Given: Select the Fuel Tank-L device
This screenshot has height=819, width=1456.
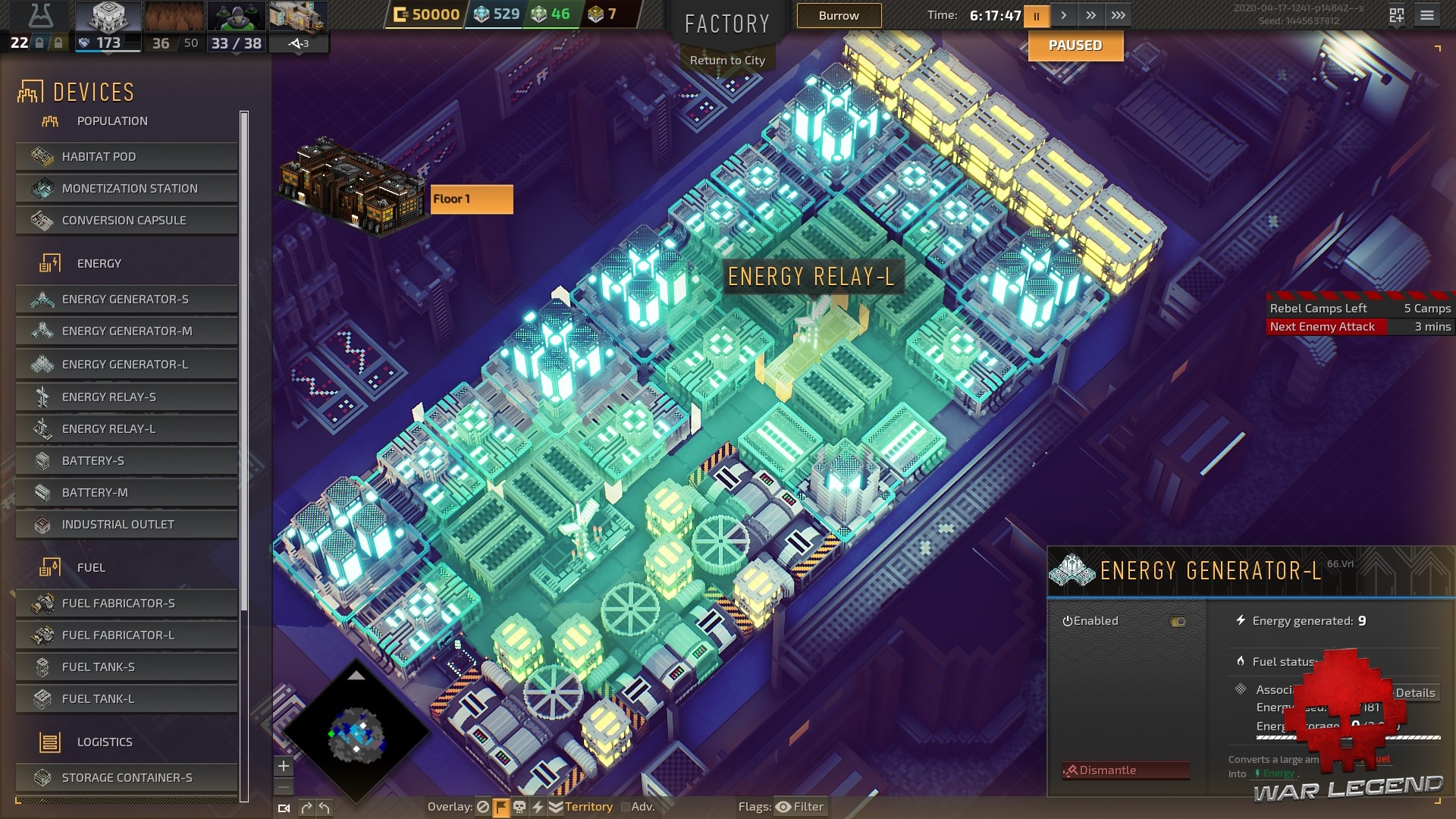Looking at the screenshot, I should (127, 699).
